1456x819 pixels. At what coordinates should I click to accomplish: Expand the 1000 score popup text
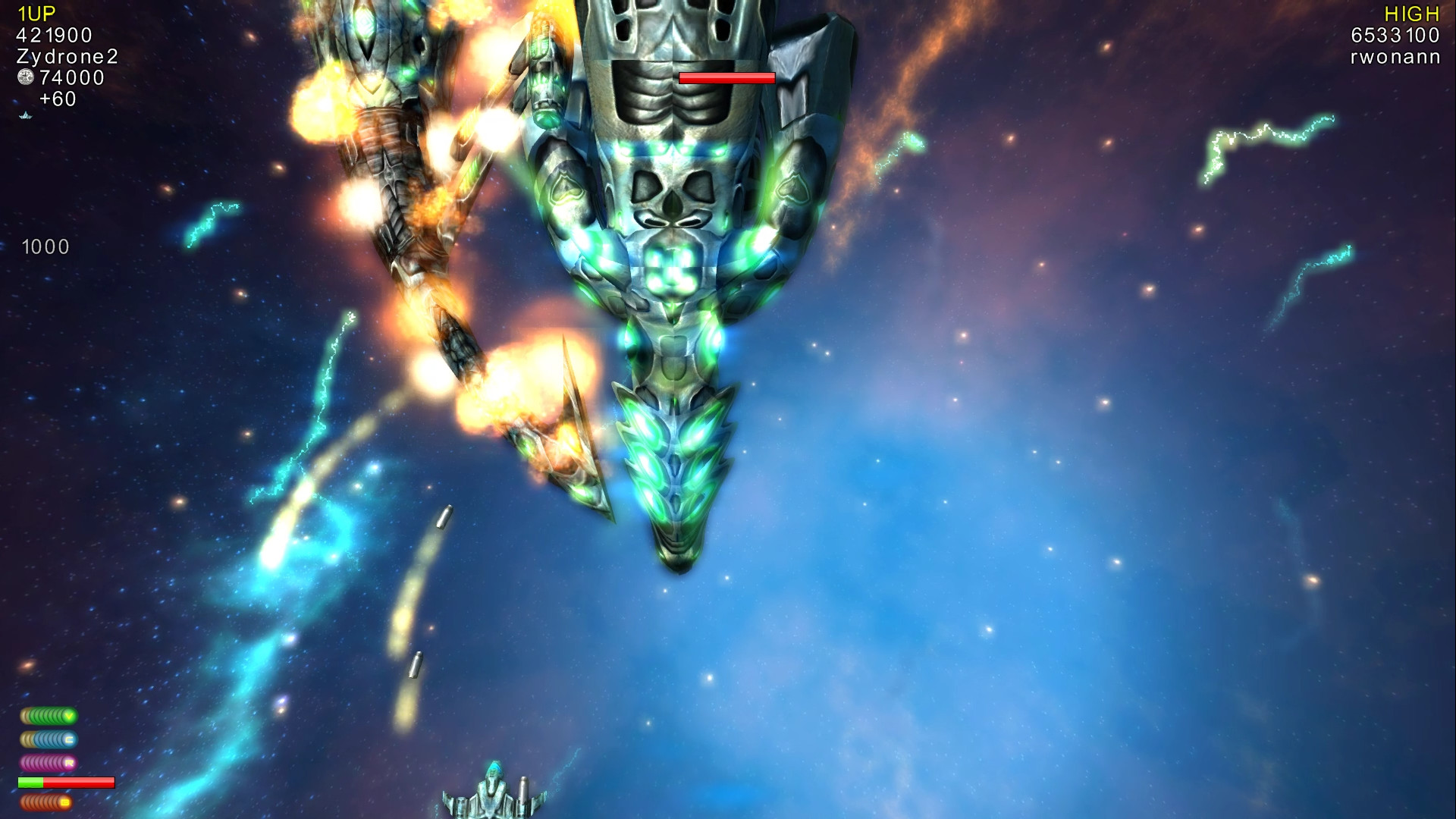pos(44,246)
